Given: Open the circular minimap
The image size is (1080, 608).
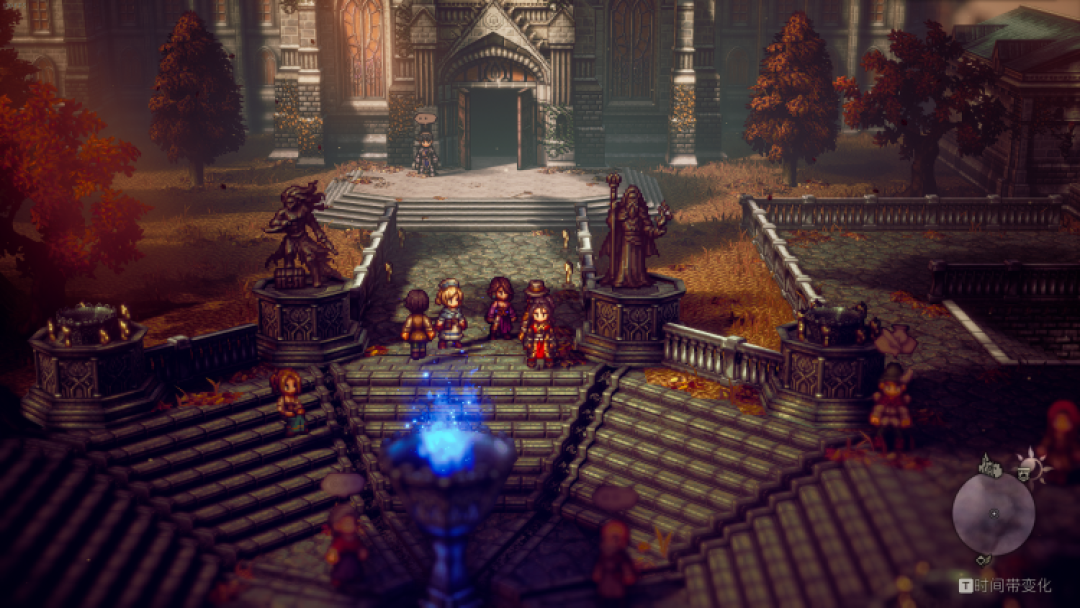Looking at the screenshot, I should pyautogui.click(x=992, y=514).
